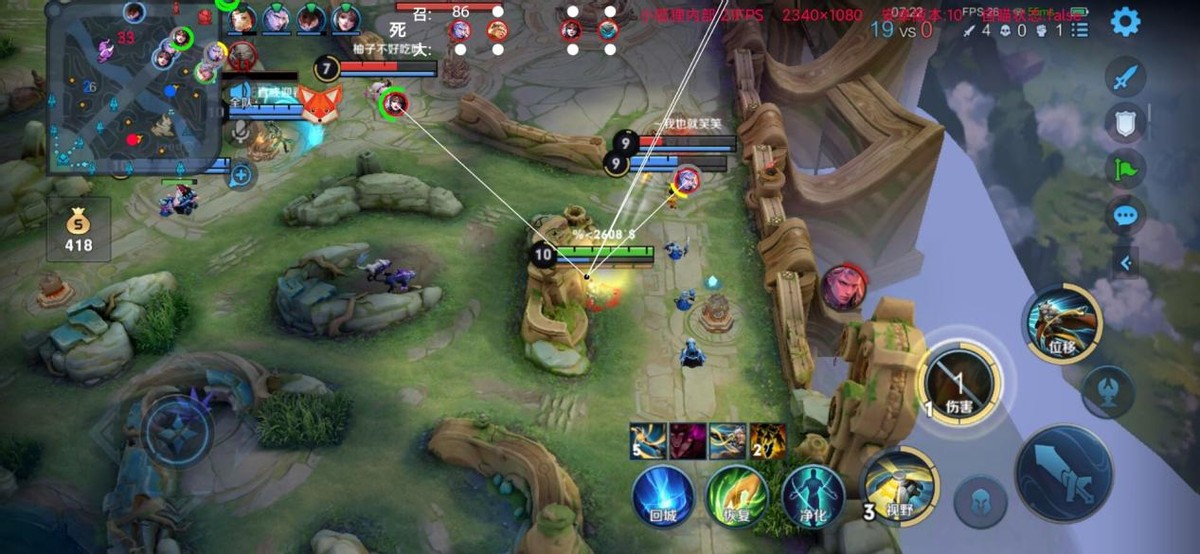
Task: Use the 恢复 heal spell
Action: coord(736,493)
